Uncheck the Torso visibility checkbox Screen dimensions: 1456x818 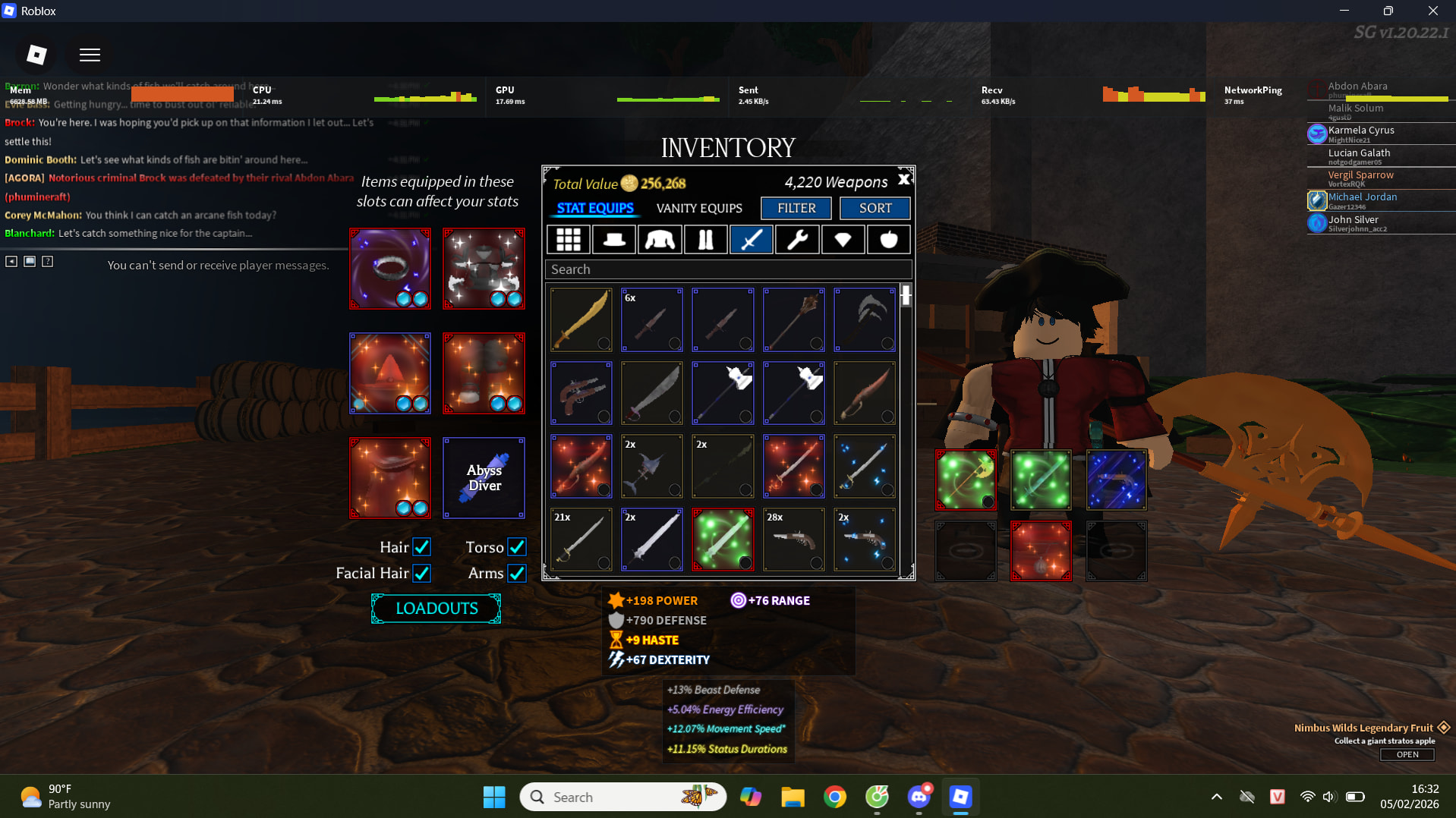517,547
